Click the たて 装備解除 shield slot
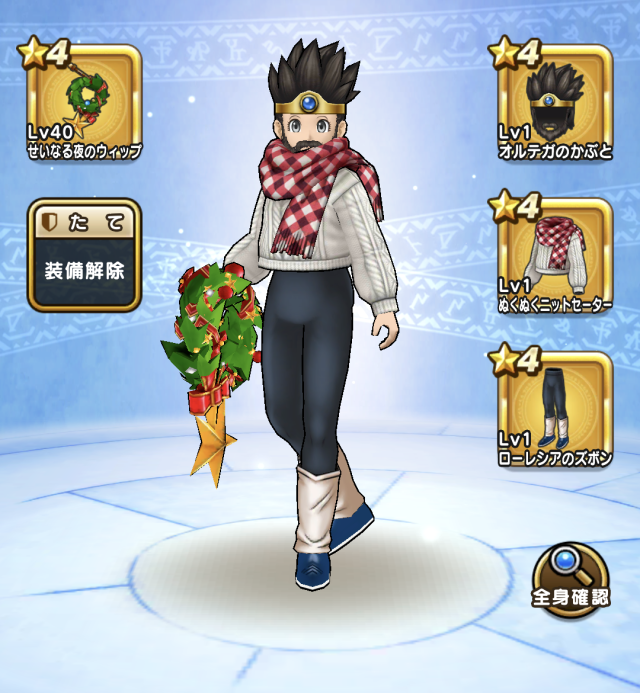The image size is (640, 693). click(x=84, y=256)
